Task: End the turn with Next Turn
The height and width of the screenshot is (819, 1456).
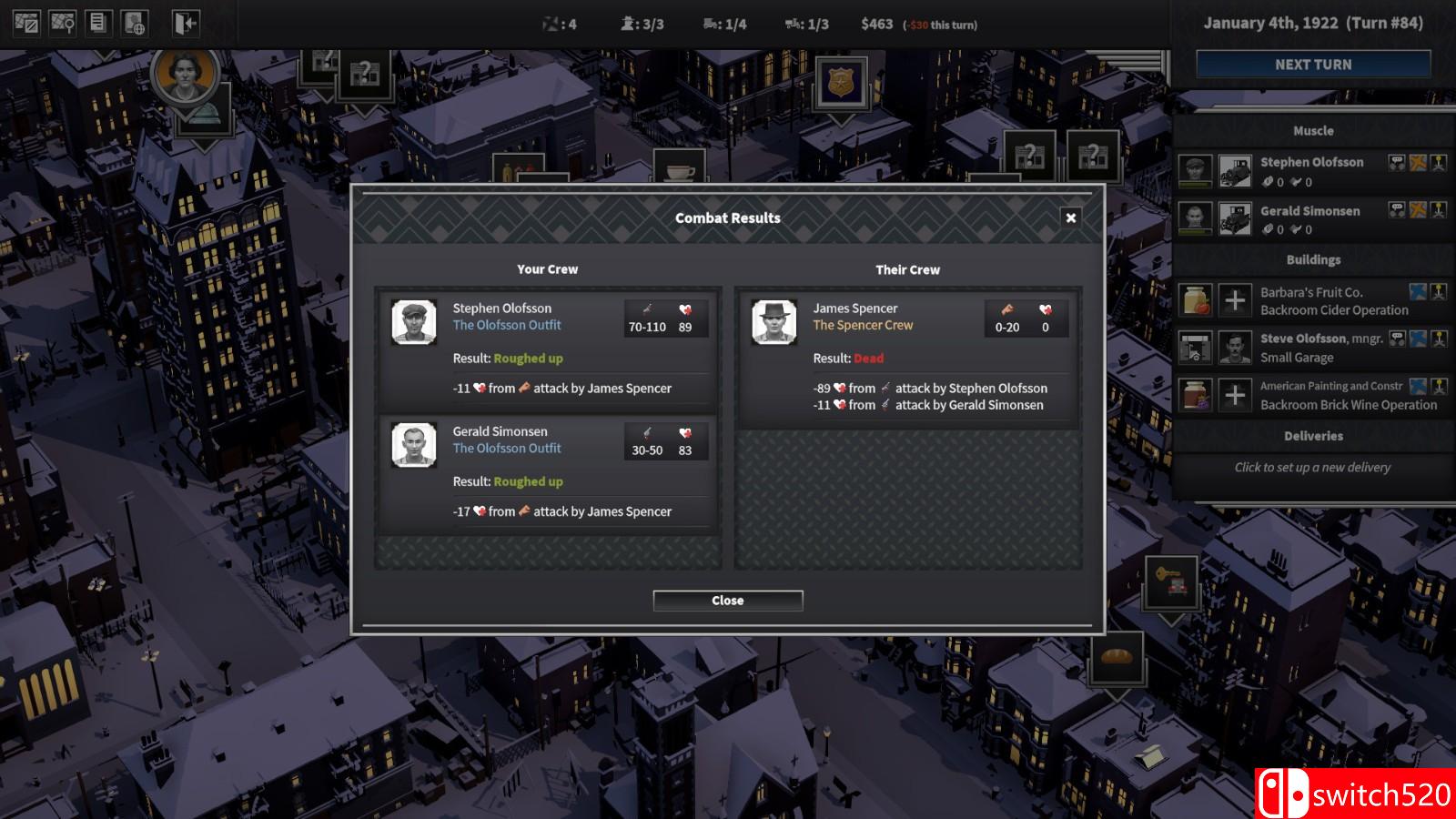Action: point(1312,65)
